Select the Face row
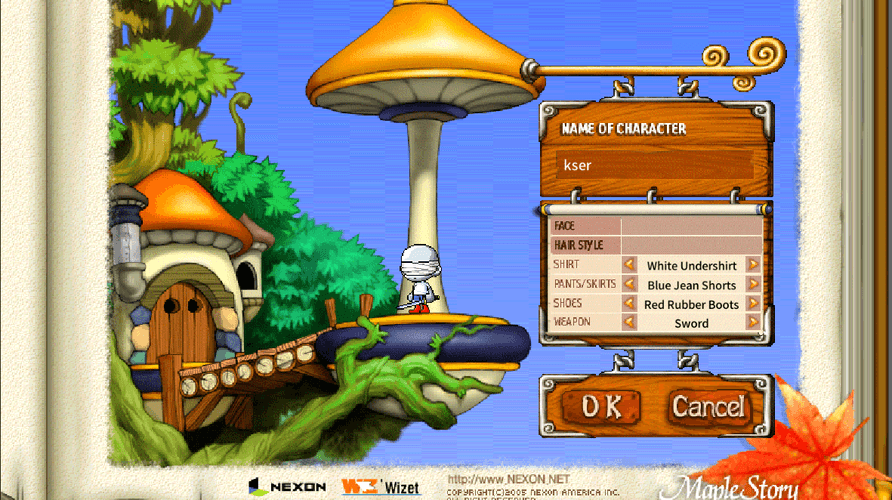 point(656,226)
